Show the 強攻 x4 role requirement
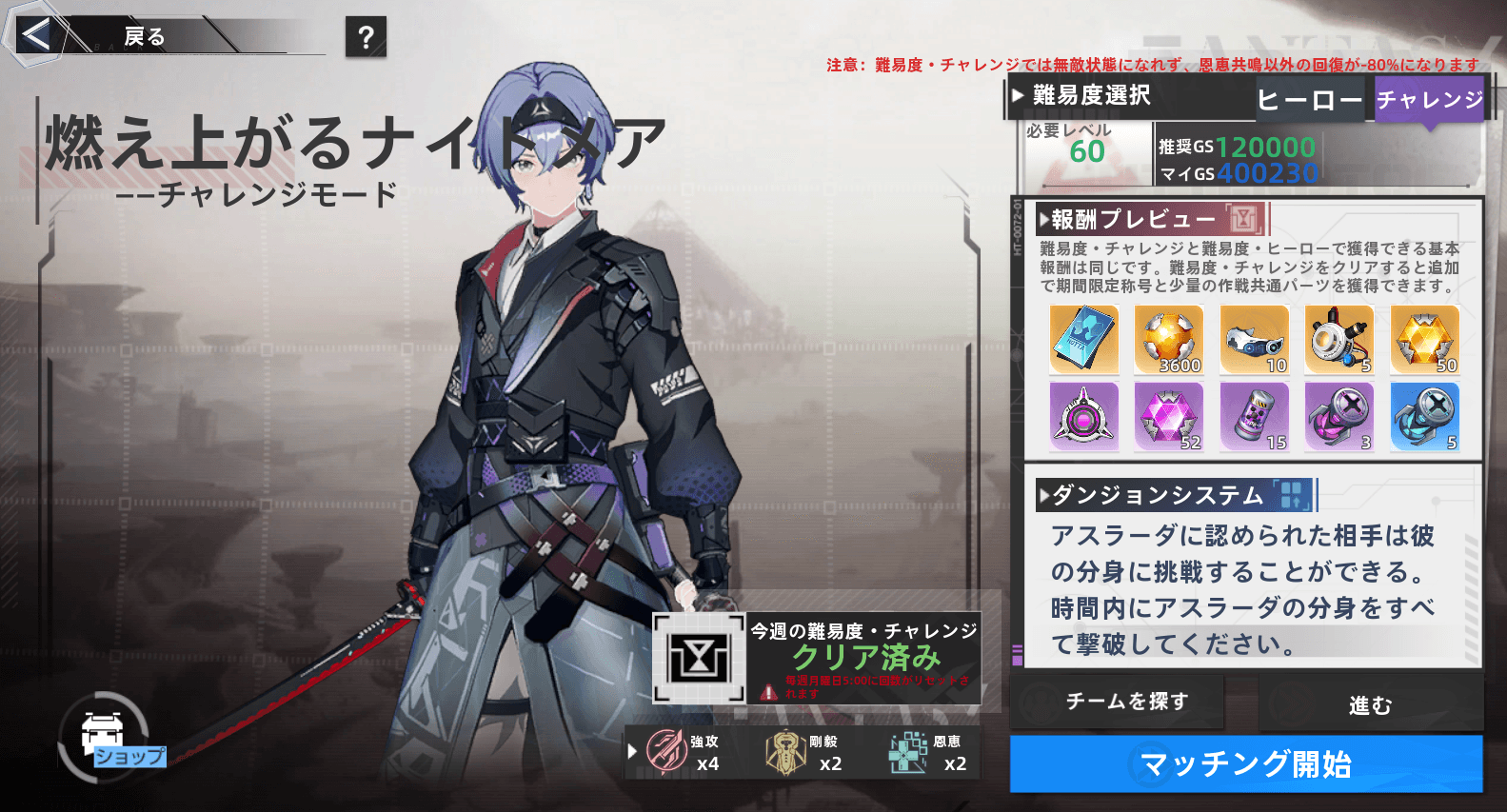The image size is (1507, 812). (x=683, y=752)
